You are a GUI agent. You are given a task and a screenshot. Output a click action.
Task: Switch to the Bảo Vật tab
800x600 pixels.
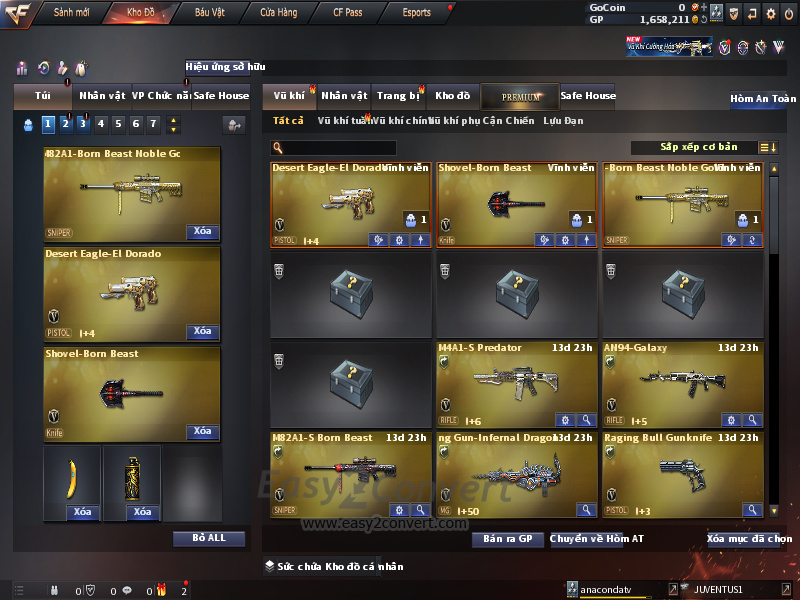click(x=210, y=13)
